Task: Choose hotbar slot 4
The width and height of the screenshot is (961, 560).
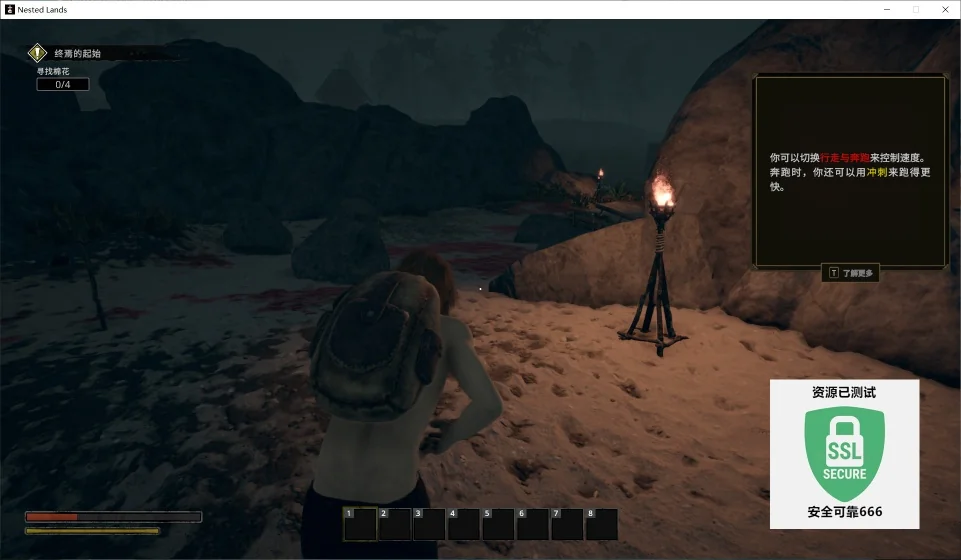Action: point(463,524)
